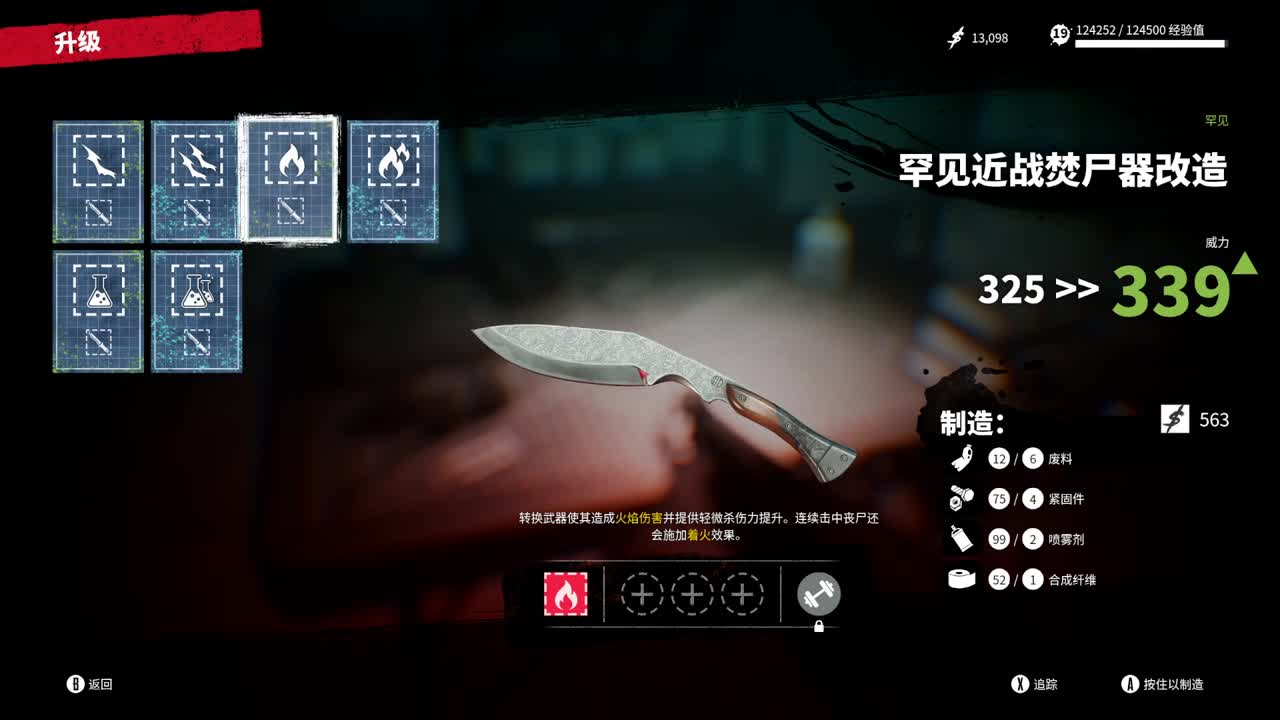The width and height of the screenshot is (1280, 720).
Task: Click the 合成纤维 synthetic fiber material icon
Action: click(x=959, y=579)
